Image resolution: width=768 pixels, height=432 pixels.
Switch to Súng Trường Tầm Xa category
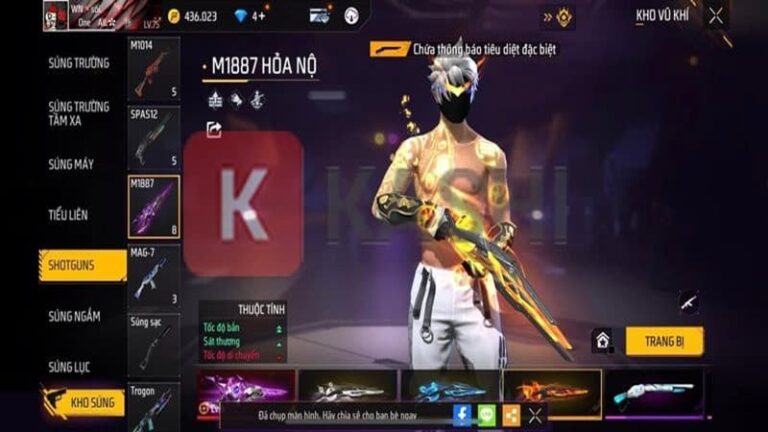tap(78, 113)
